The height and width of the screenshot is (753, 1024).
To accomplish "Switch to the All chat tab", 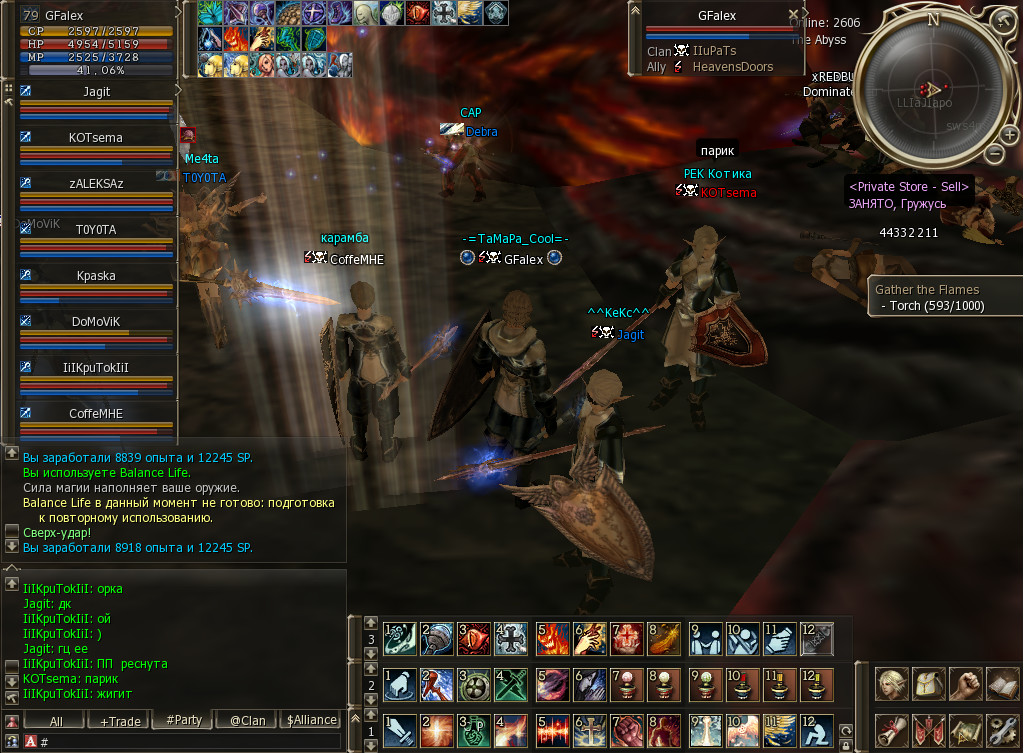I will [55, 720].
